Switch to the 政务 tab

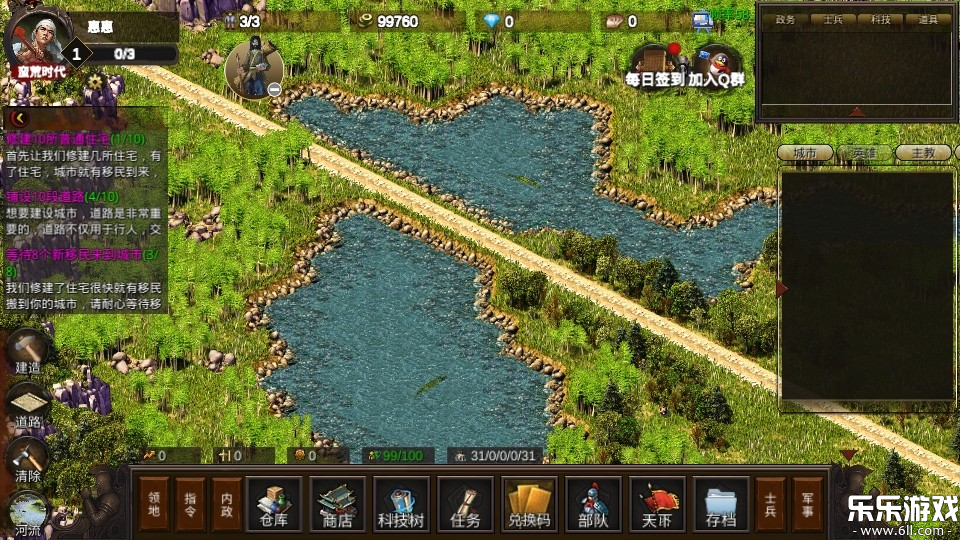click(785, 19)
